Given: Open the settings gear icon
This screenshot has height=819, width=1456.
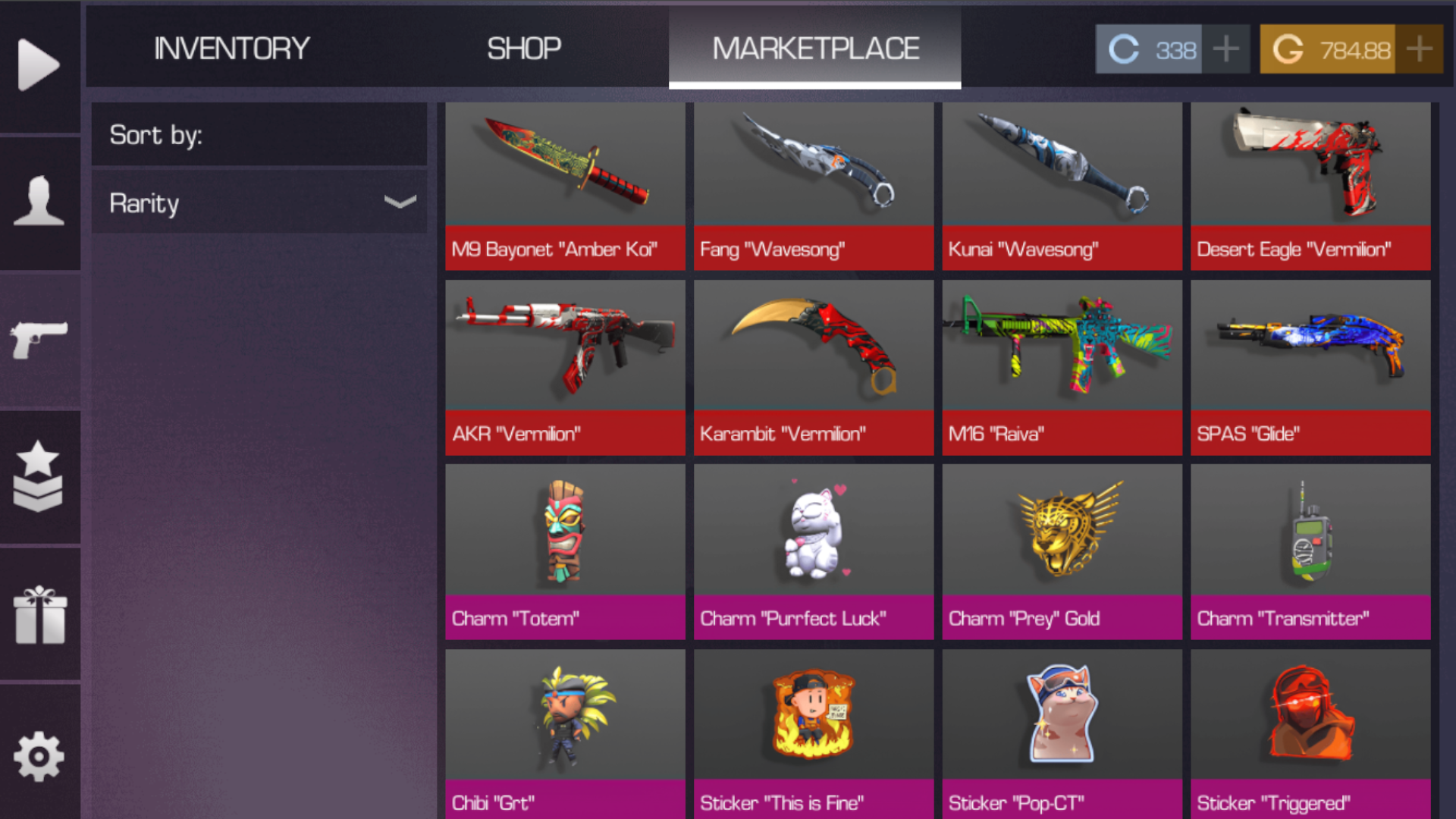Looking at the screenshot, I should coord(39,755).
